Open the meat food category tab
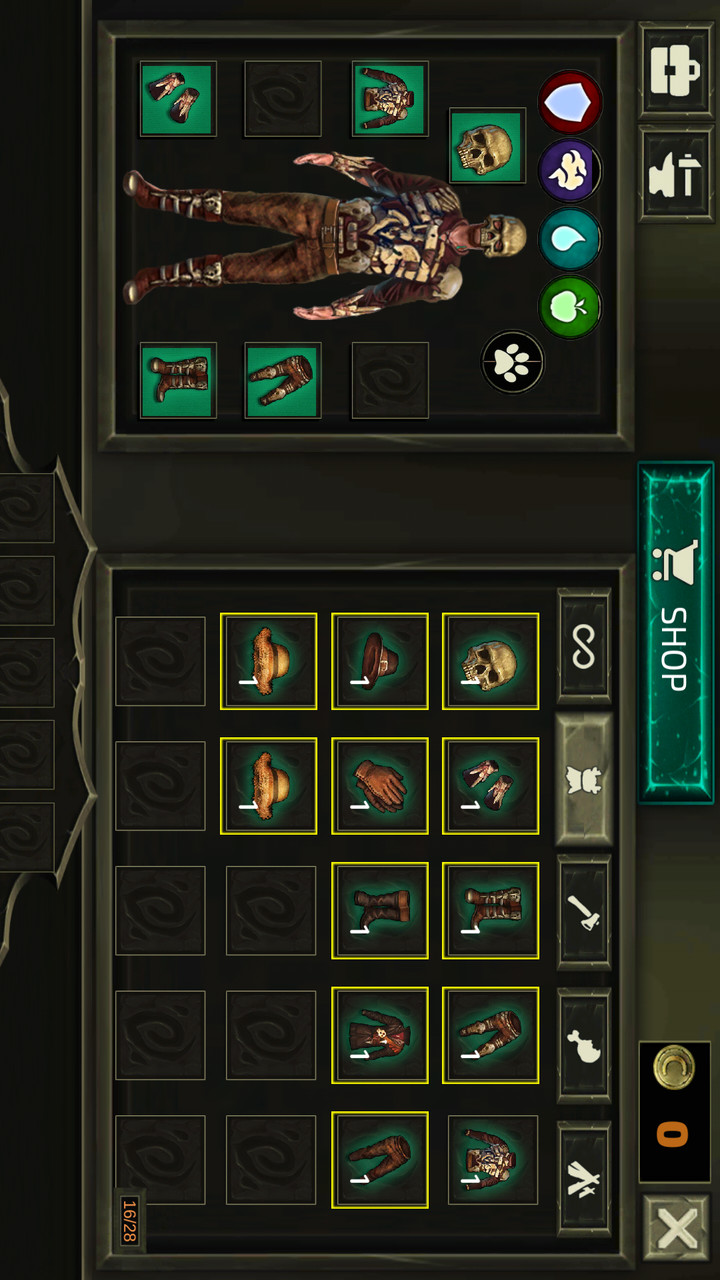This screenshot has width=720, height=1280. point(584,1046)
